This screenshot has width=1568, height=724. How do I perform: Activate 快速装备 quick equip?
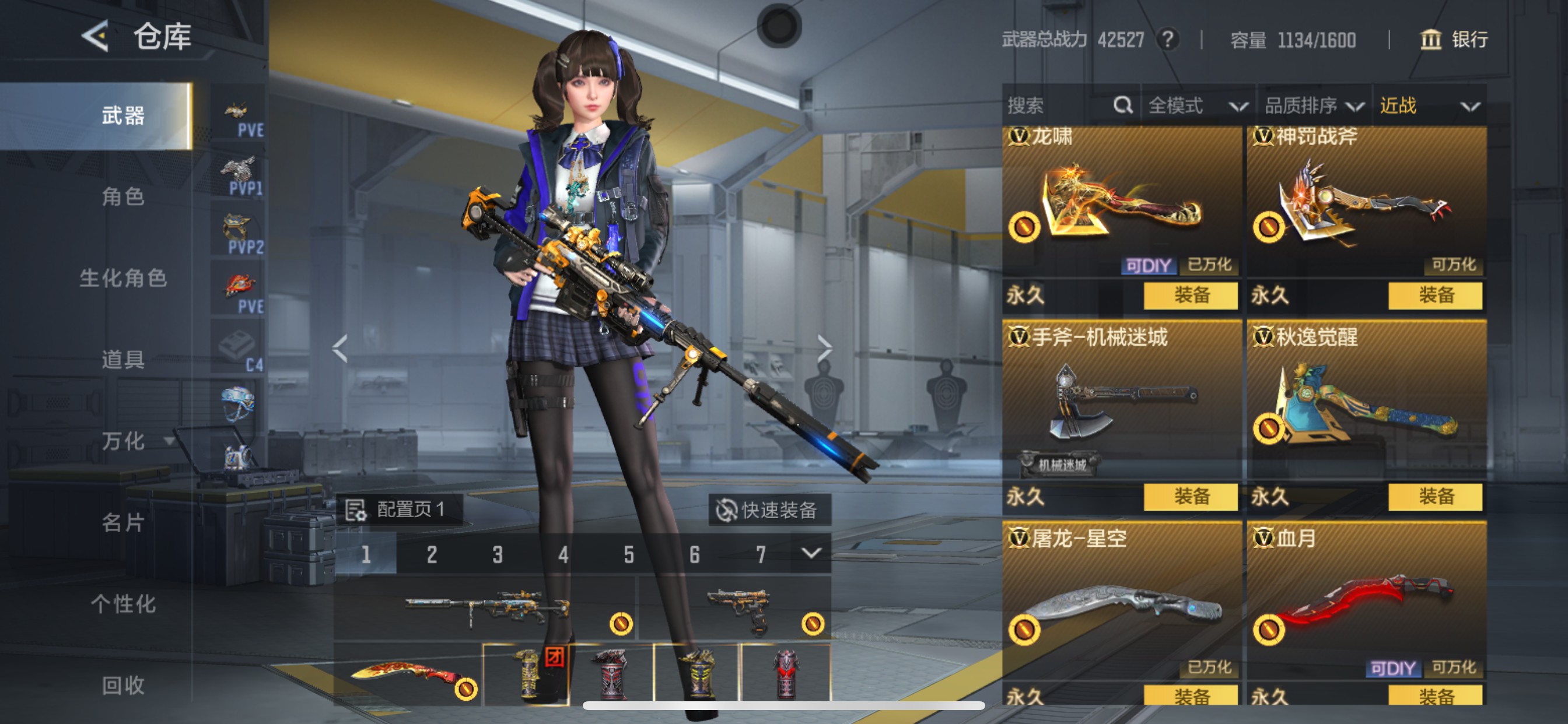click(768, 510)
